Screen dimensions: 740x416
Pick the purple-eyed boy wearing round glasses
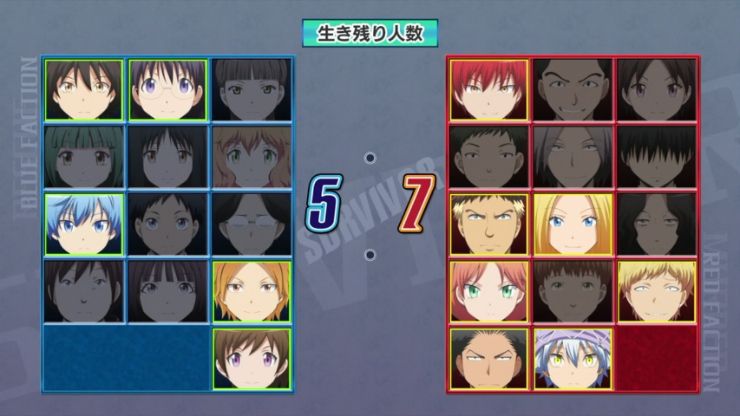coord(167,89)
